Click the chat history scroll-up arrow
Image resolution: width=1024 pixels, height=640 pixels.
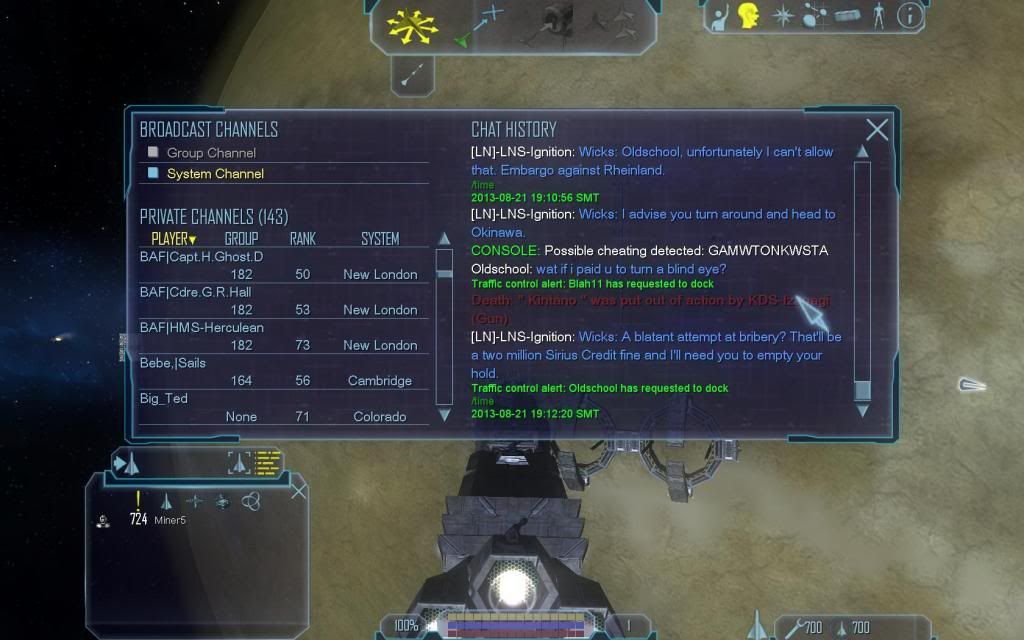(x=861, y=152)
